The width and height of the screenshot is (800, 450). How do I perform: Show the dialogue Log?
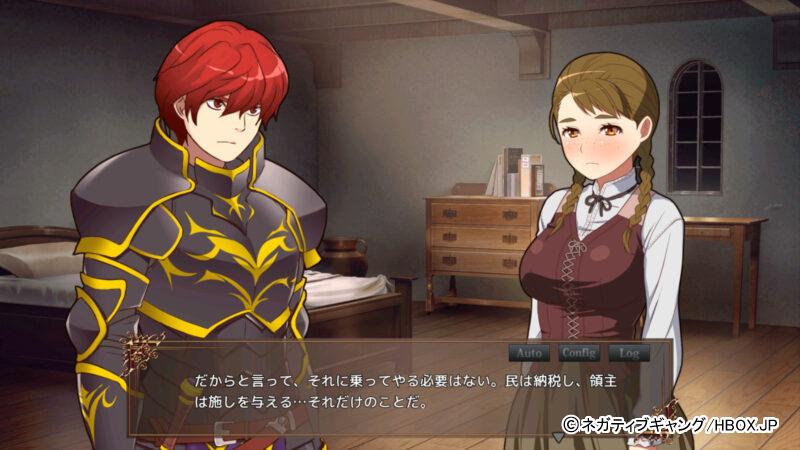click(x=628, y=353)
